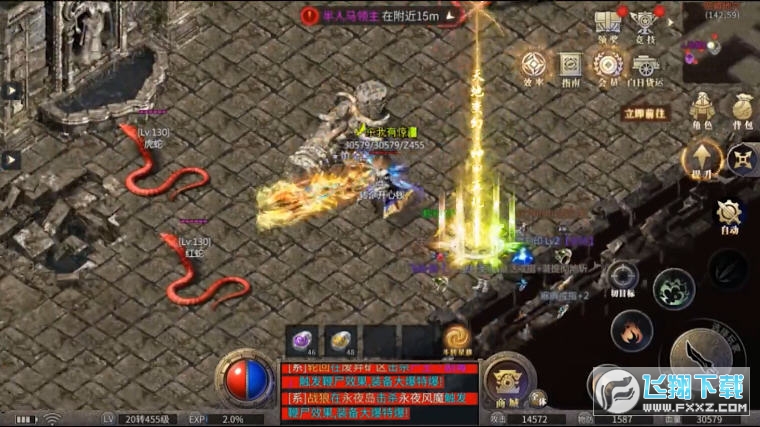This screenshot has height=427, width=760.
Task: Open the 效率 efficiency menu
Action: [x=533, y=67]
